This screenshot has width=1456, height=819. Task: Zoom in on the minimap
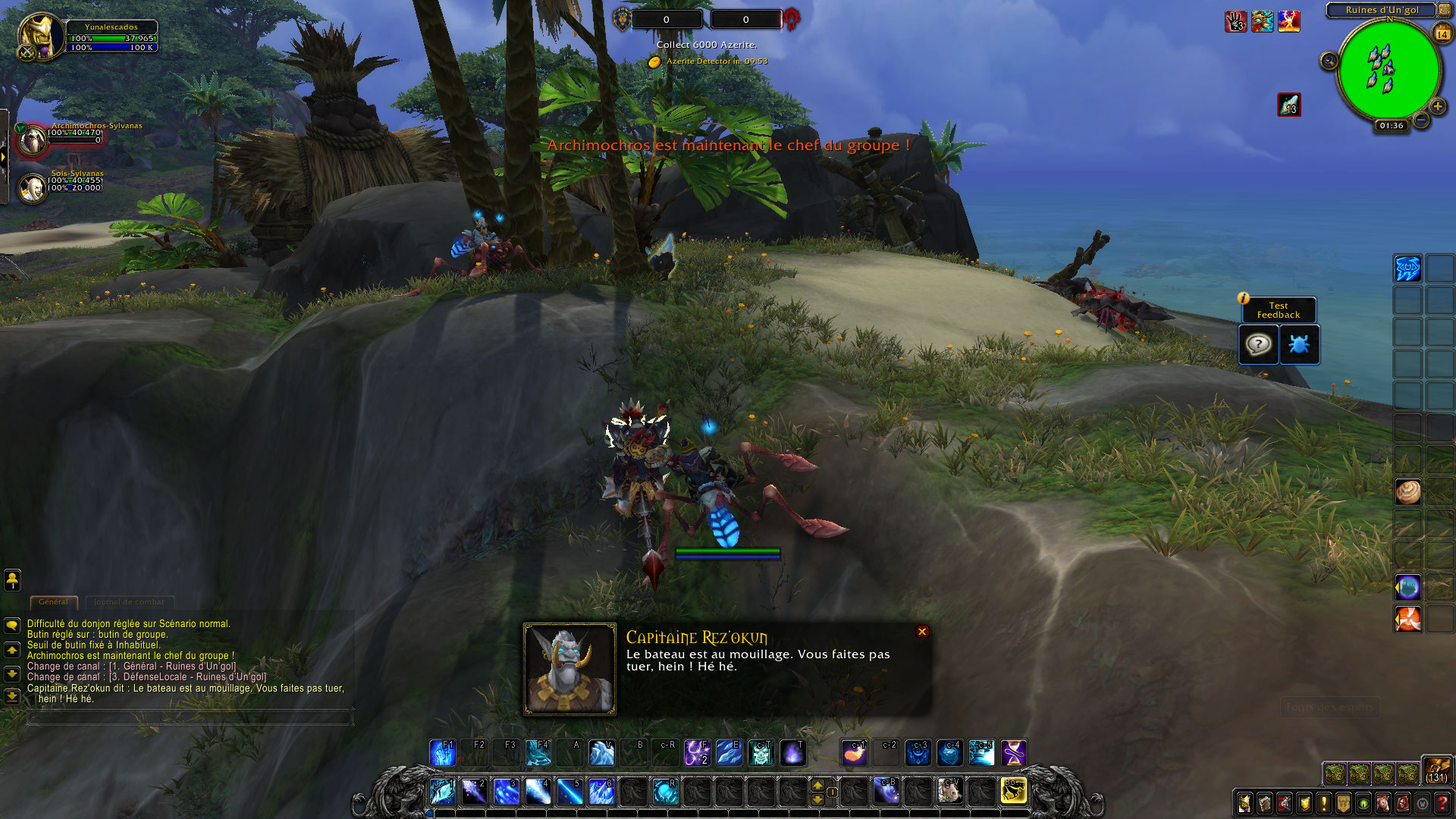pyautogui.click(x=1437, y=106)
